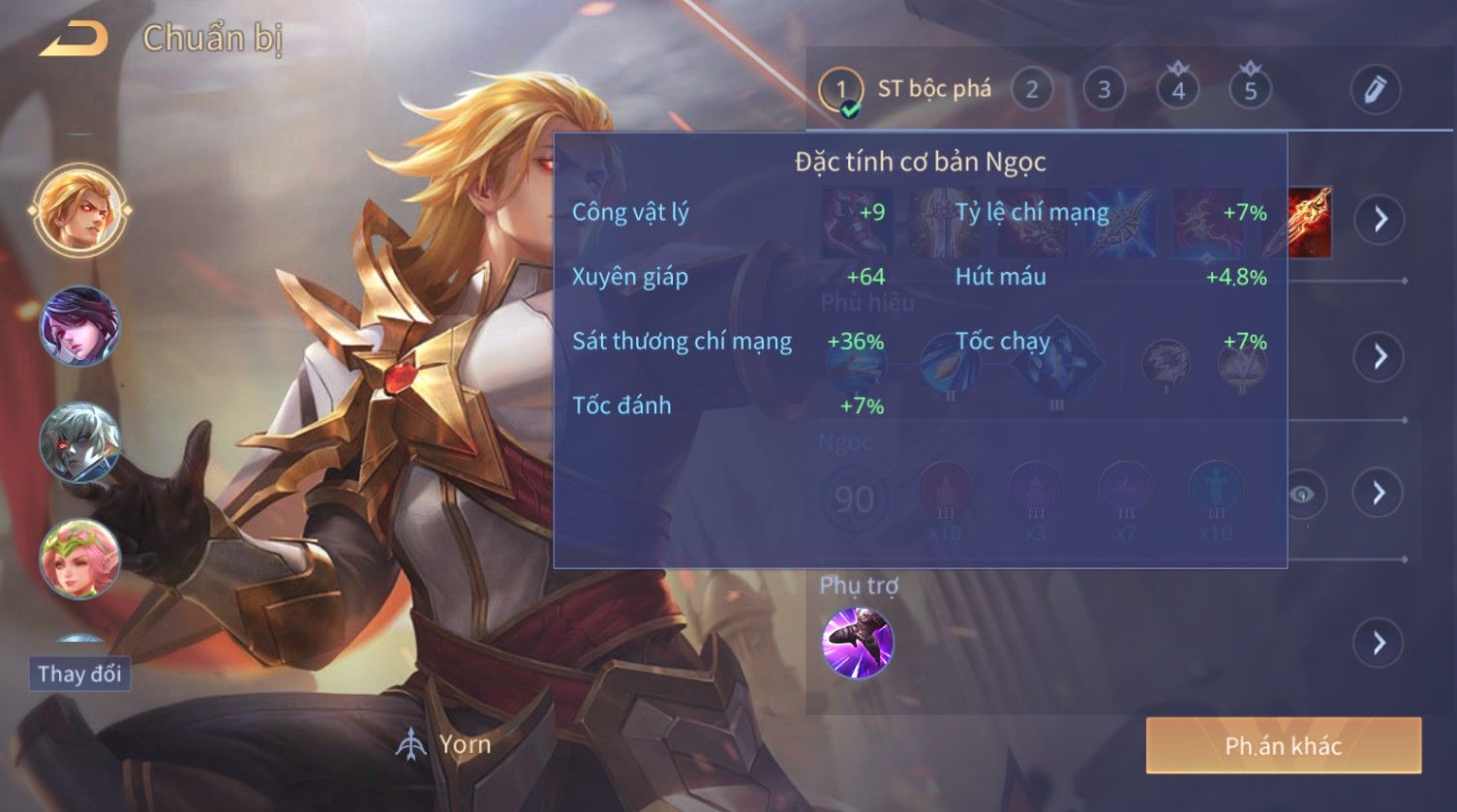Switch to build preset 2

tap(1032, 90)
